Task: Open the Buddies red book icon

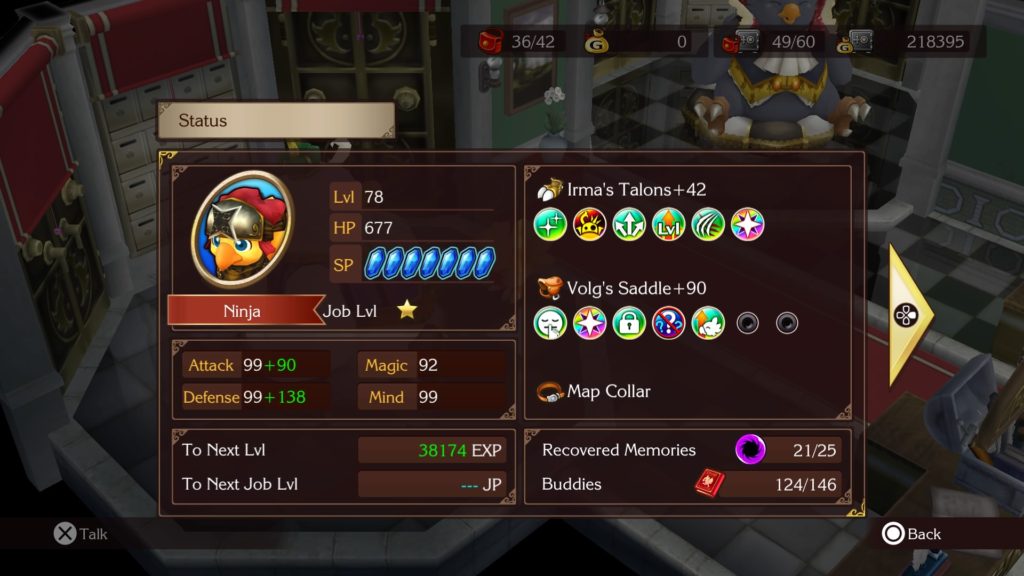Action: (709, 483)
